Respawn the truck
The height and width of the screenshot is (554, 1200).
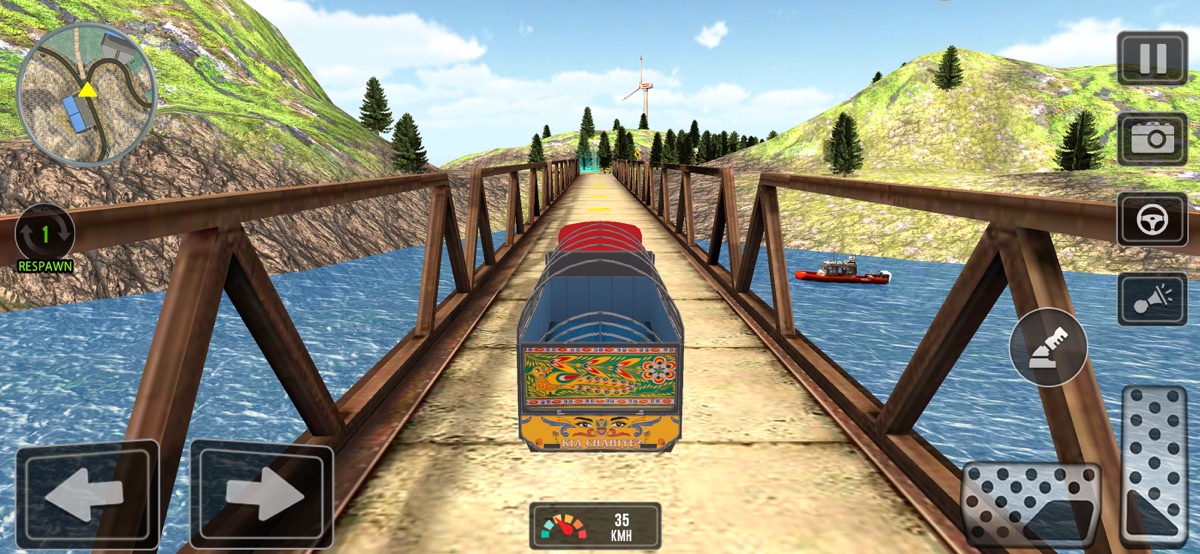coord(45,237)
